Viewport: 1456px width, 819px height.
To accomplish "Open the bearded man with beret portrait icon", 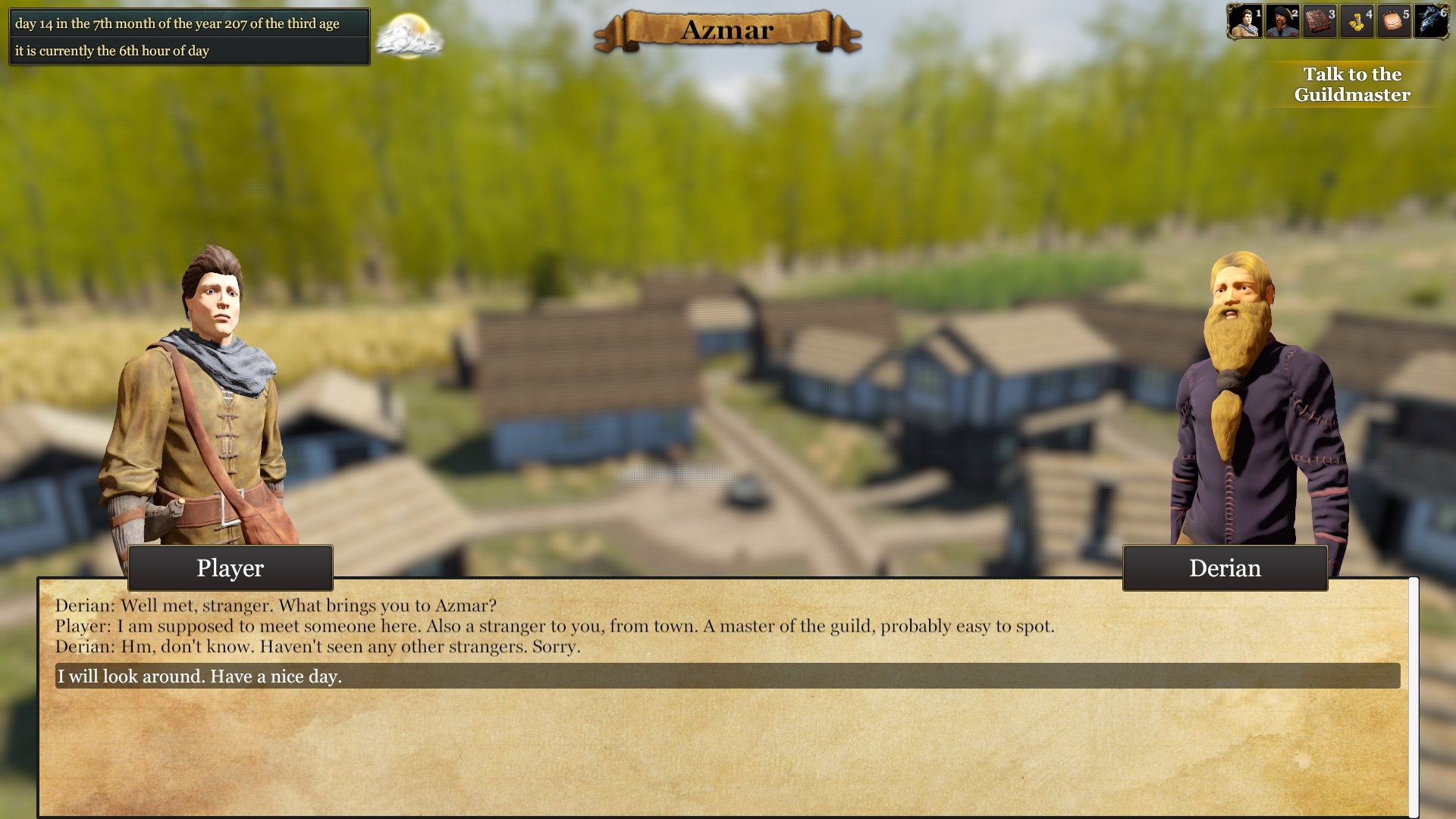I will 1282,21.
